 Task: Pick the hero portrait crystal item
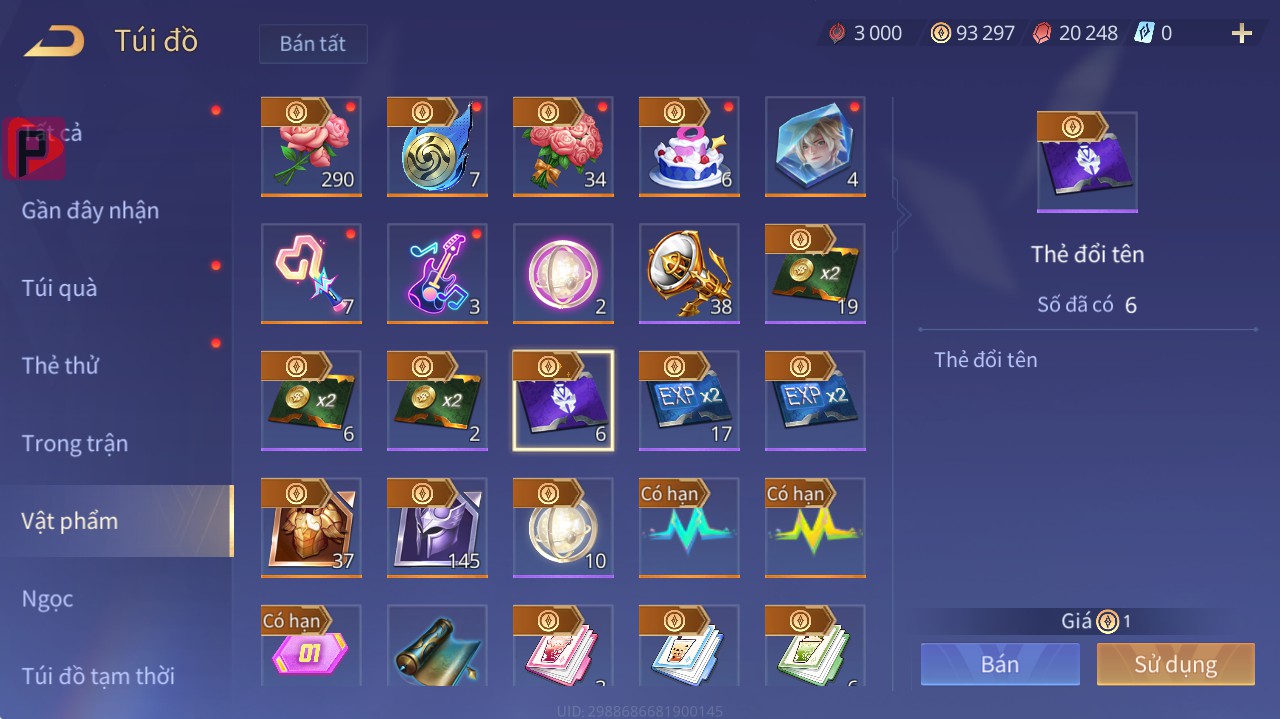coord(815,147)
